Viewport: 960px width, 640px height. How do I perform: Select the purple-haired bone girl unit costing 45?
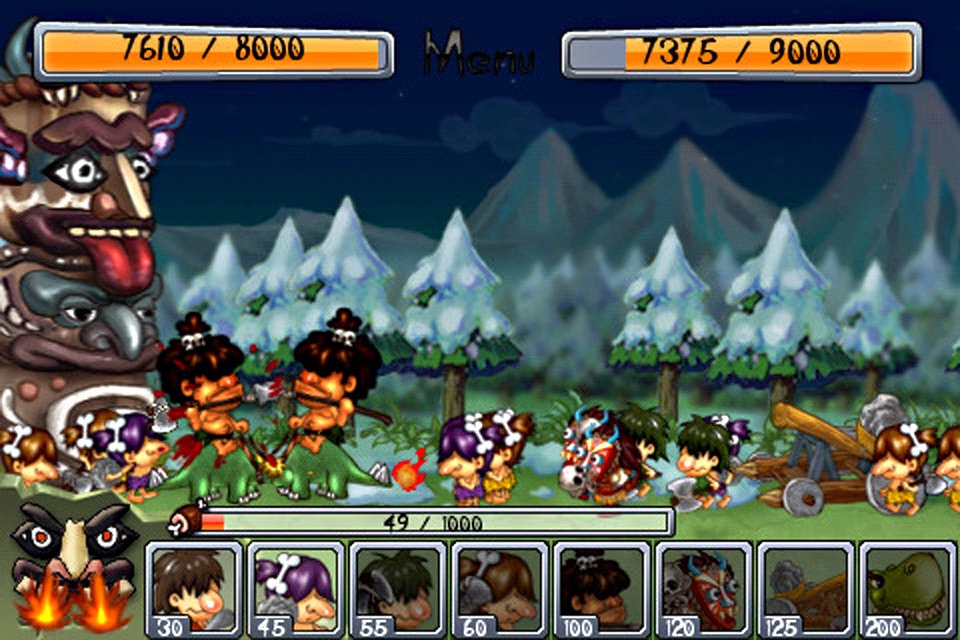point(297,590)
